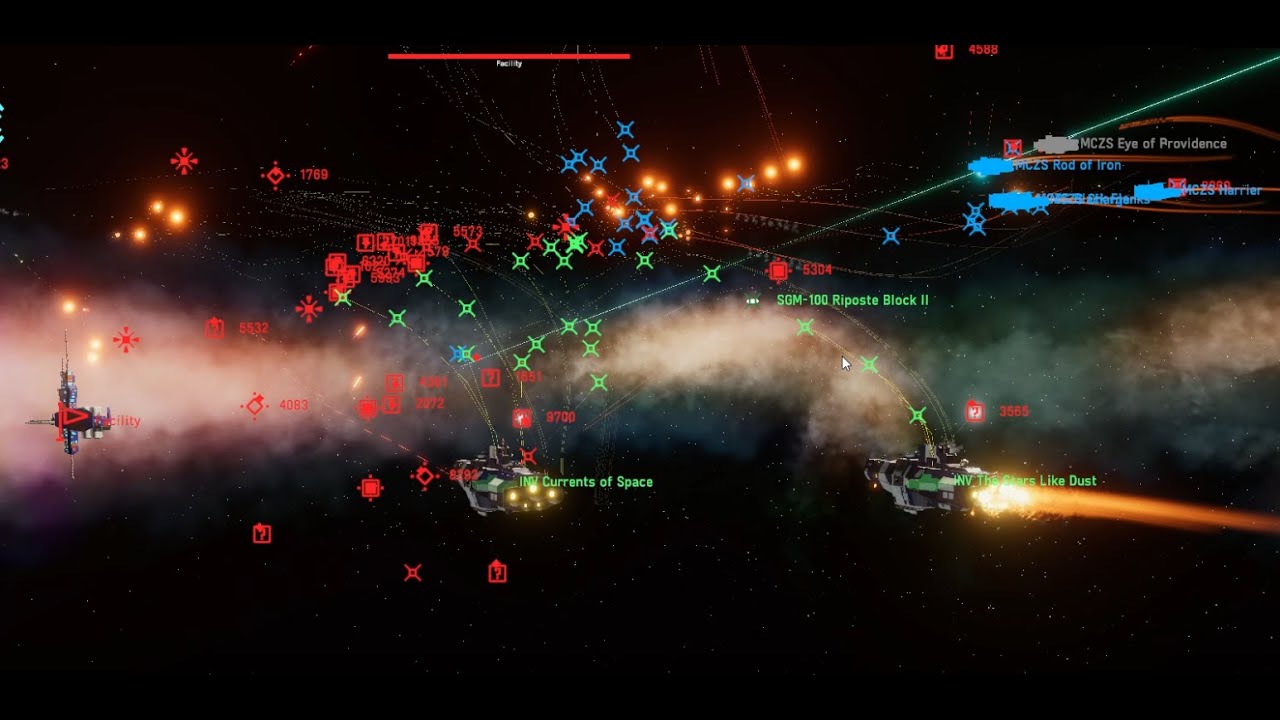Screen dimensions: 1280x720
Task: Target enemy track 5304 marker
Action: click(x=778, y=270)
